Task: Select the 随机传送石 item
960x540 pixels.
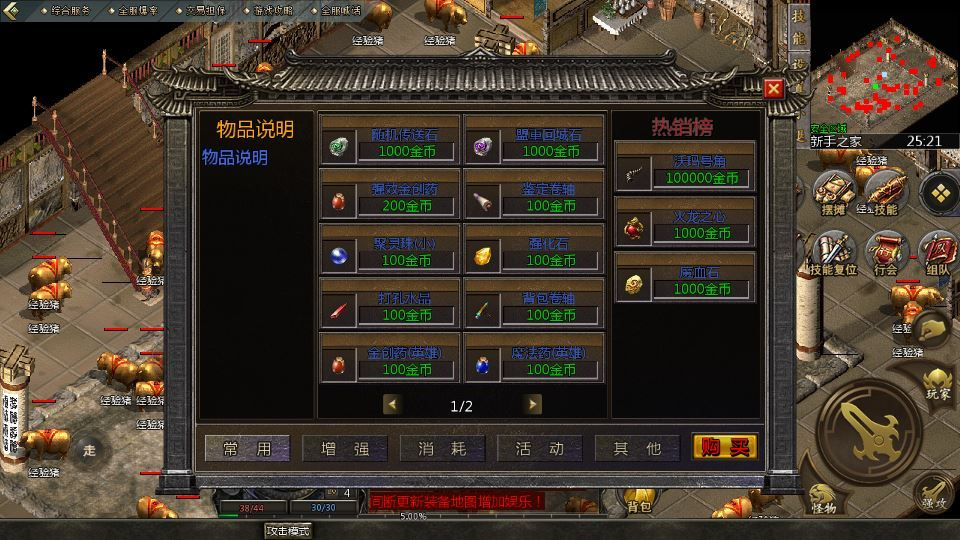Action: pos(389,143)
